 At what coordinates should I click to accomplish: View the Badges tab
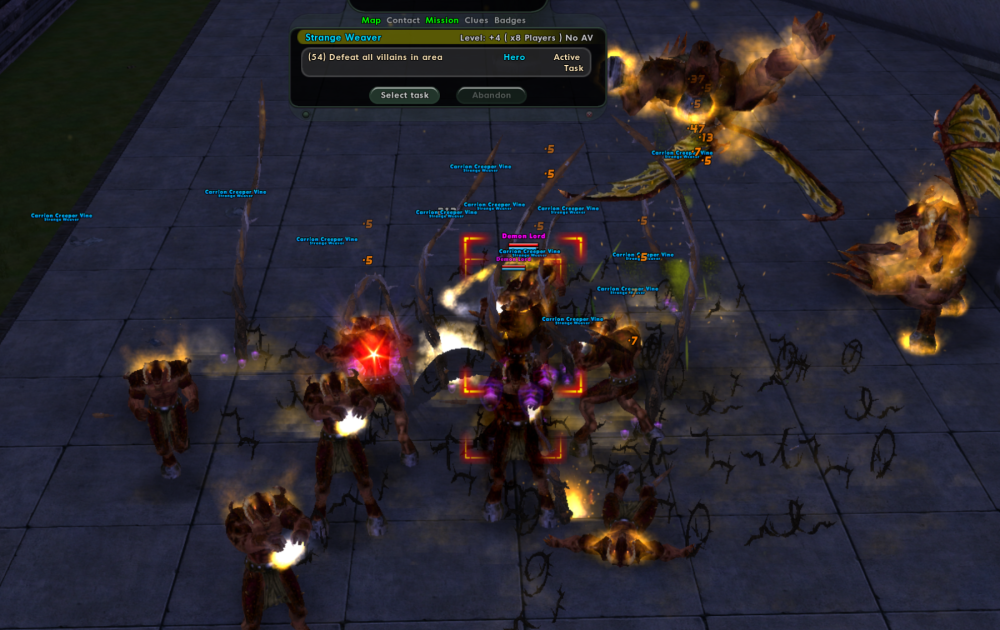510,20
